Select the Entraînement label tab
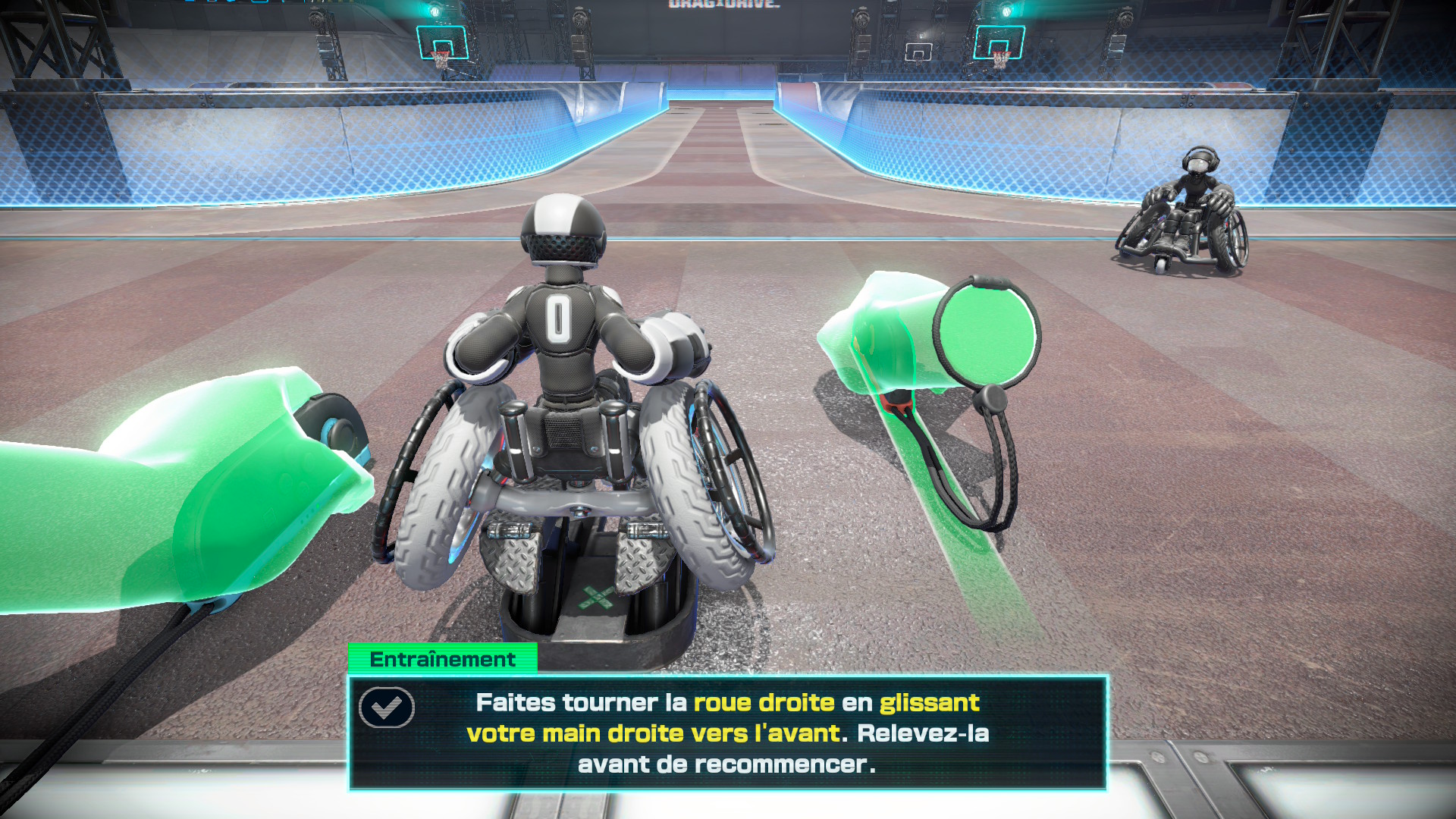The height and width of the screenshot is (819, 1456). tap(443, 659)
